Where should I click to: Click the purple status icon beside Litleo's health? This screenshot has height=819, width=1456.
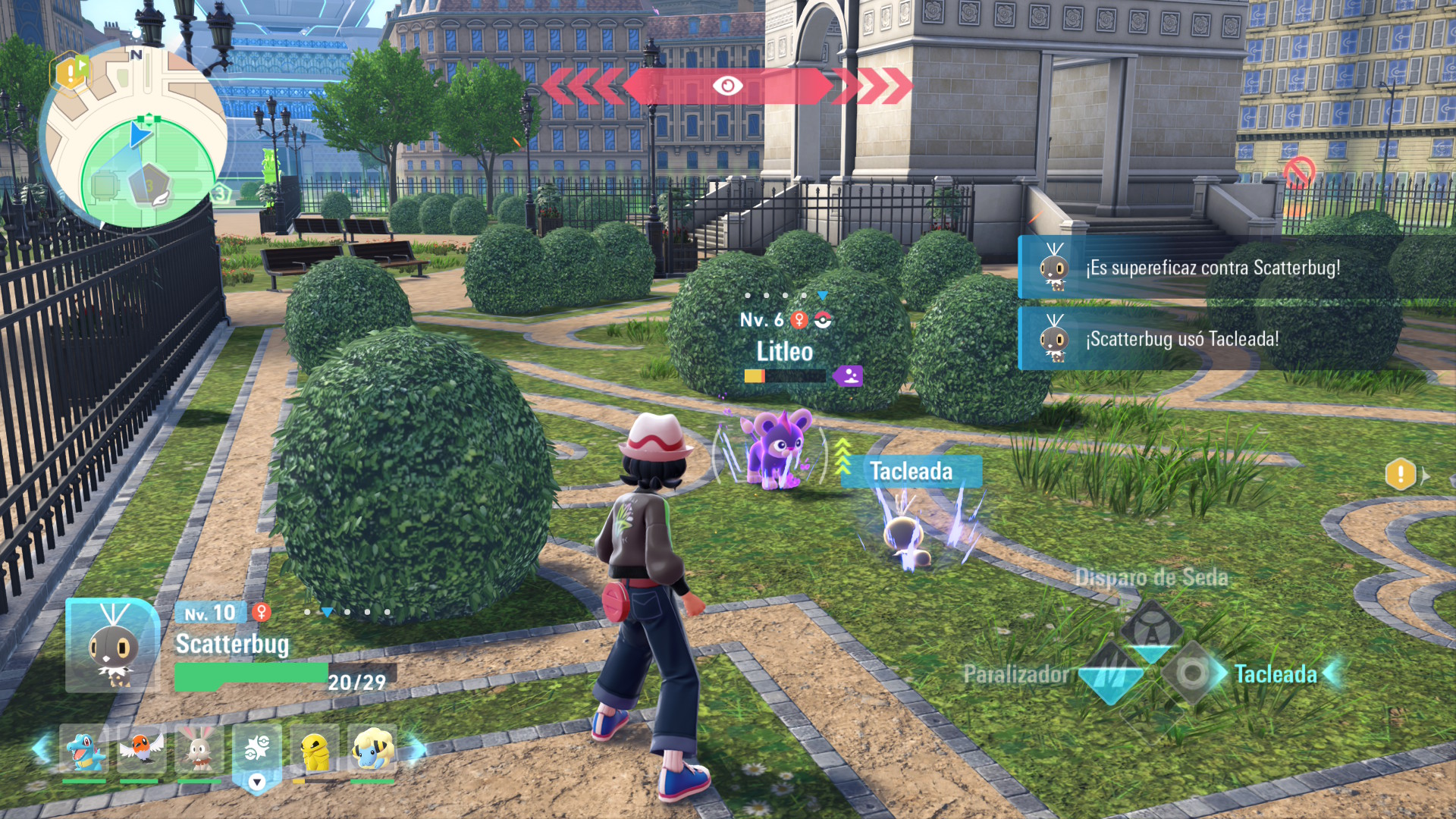point(849,375)
